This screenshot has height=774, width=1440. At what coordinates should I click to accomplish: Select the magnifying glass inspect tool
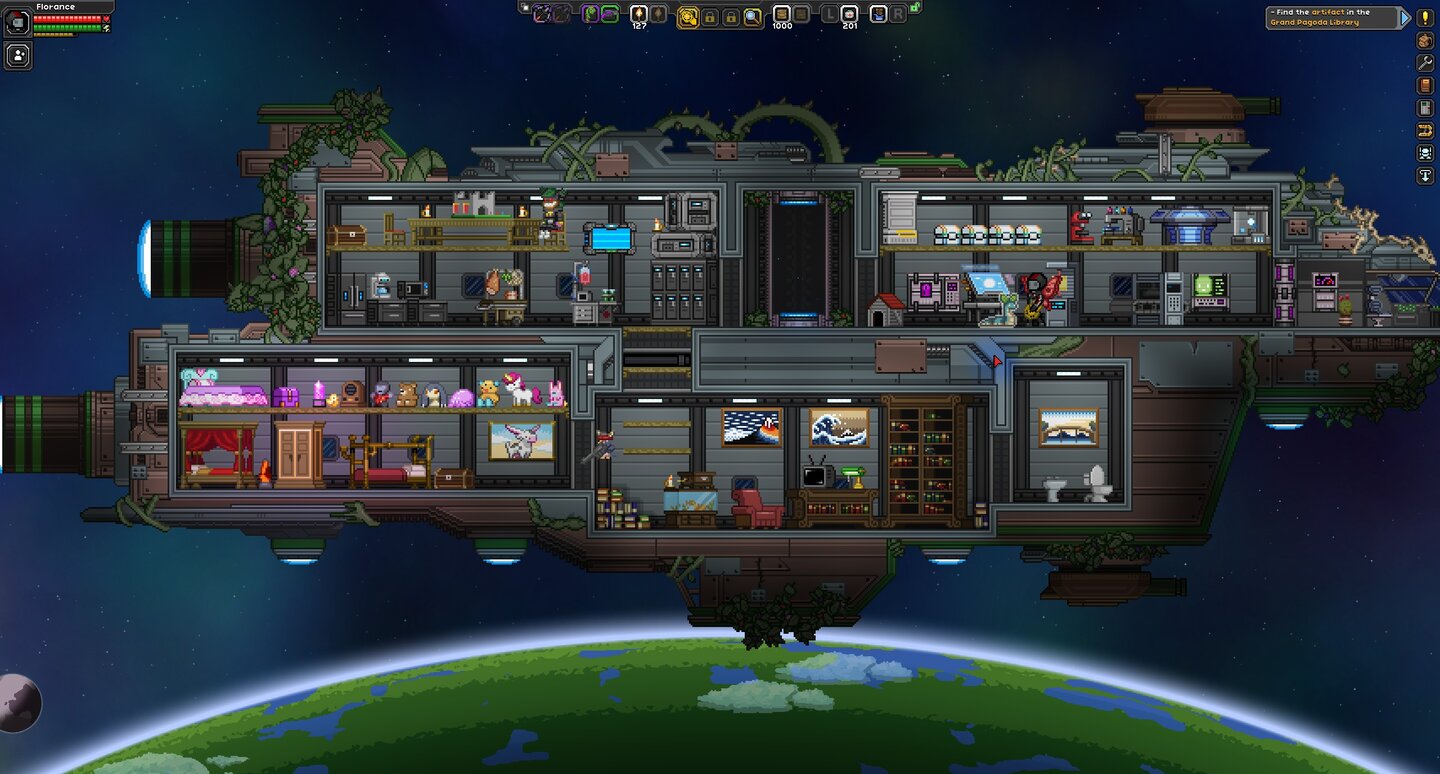pyautogui.click(x=752, y=16)
